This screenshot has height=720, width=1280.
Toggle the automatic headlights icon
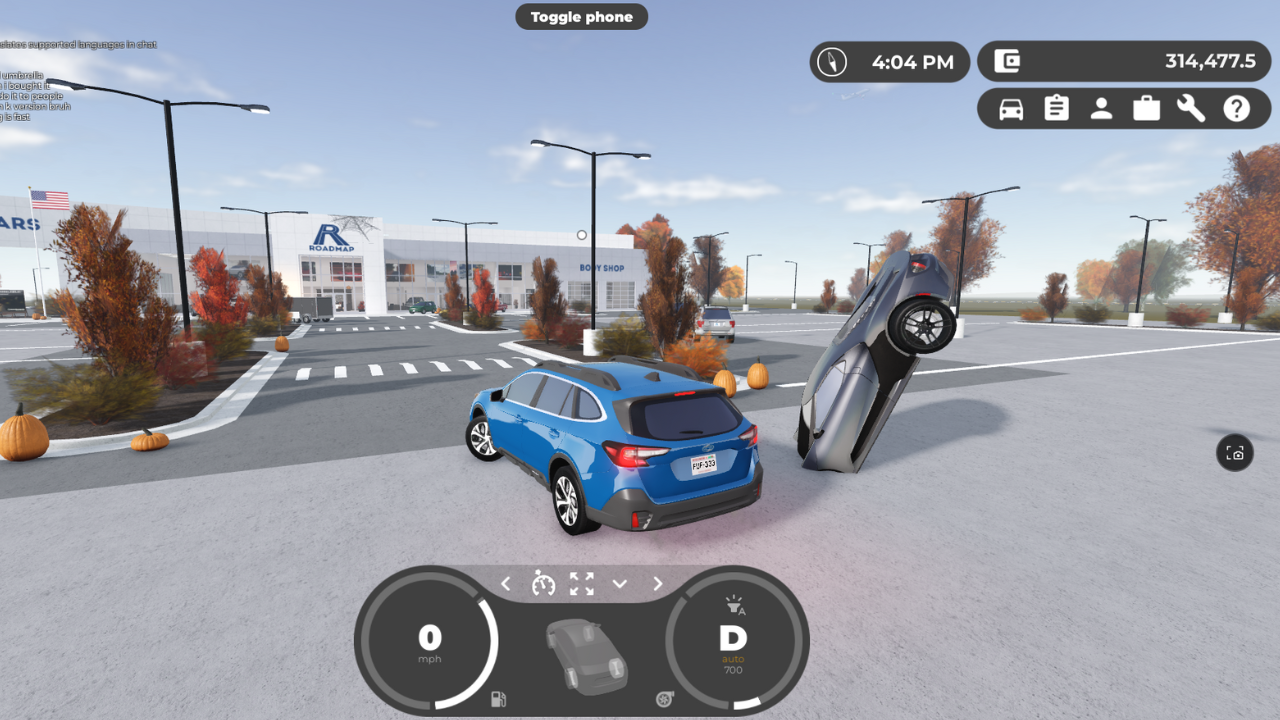[734, 605]
